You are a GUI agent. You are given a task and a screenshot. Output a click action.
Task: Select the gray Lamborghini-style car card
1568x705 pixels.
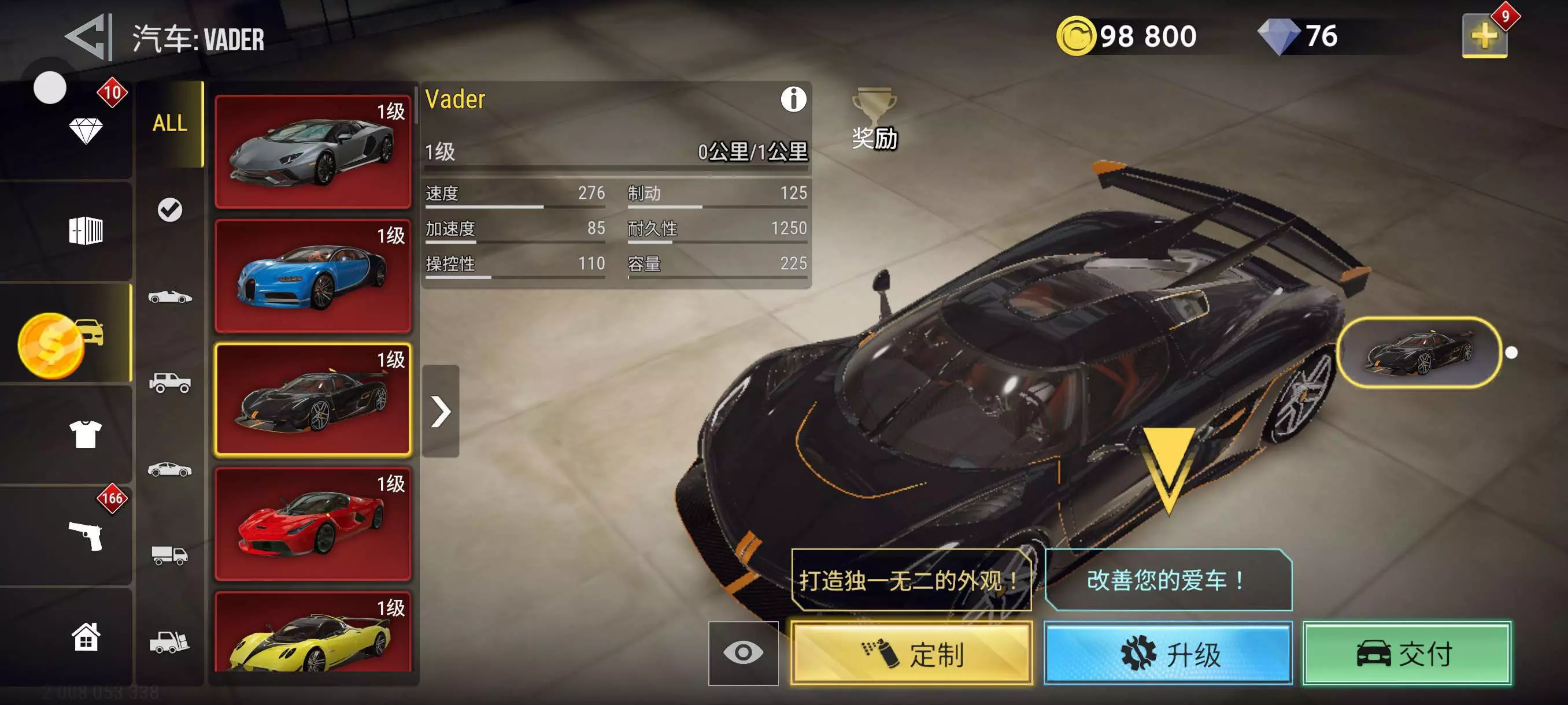click(313, 151)
